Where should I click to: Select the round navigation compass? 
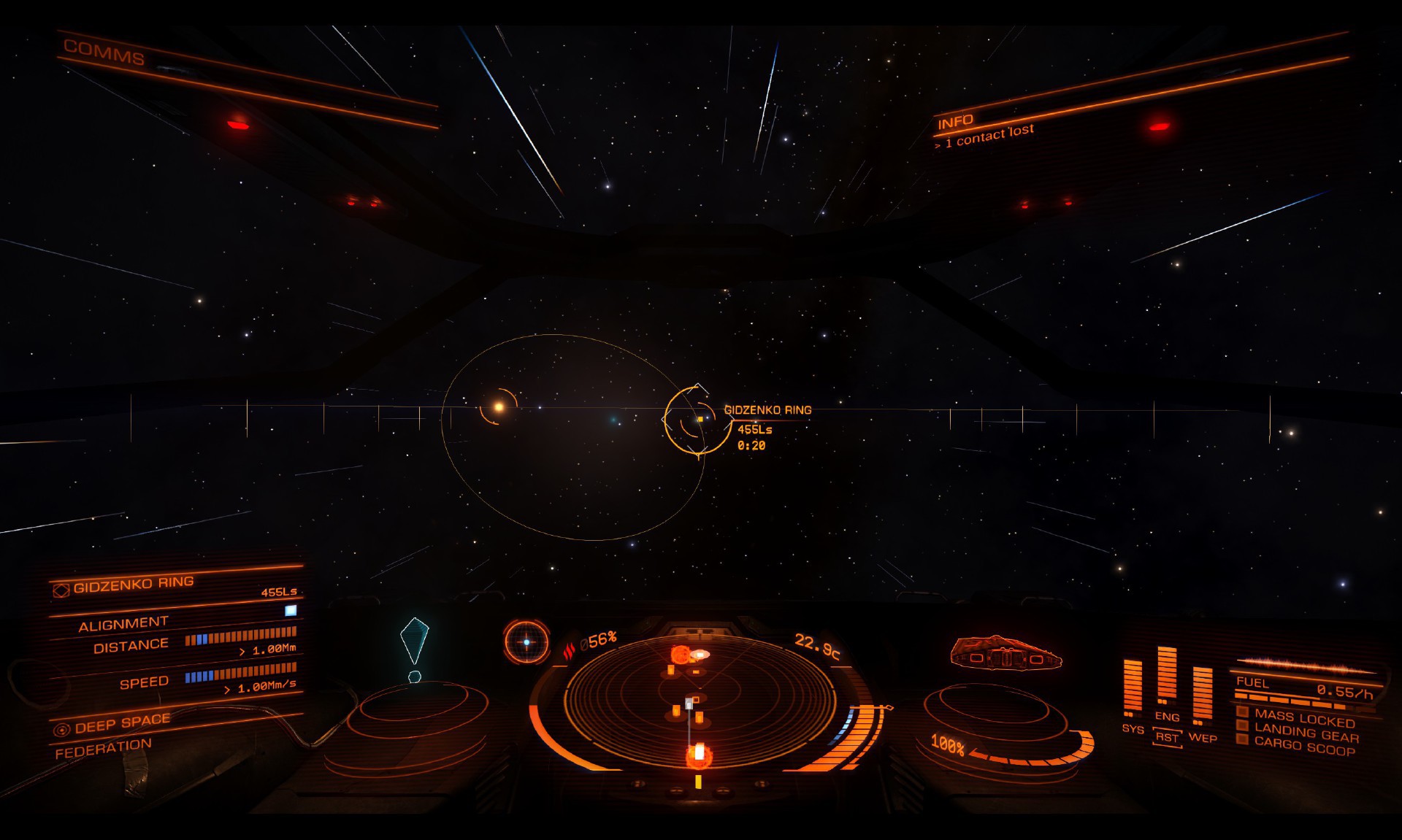pos(526,642)
